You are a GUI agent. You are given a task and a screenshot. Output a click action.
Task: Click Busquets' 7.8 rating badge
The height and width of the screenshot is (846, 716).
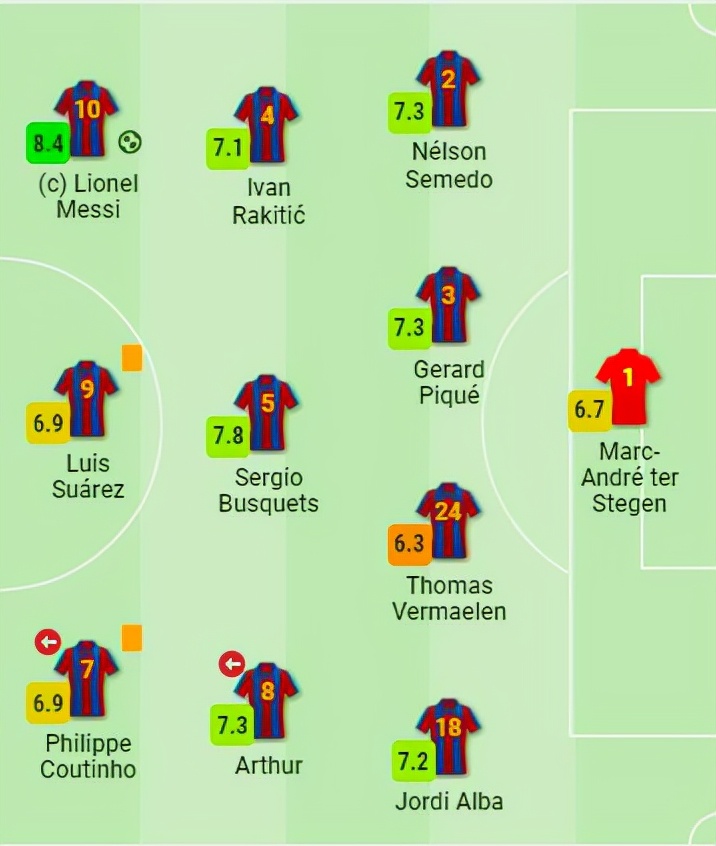point(227,435)
